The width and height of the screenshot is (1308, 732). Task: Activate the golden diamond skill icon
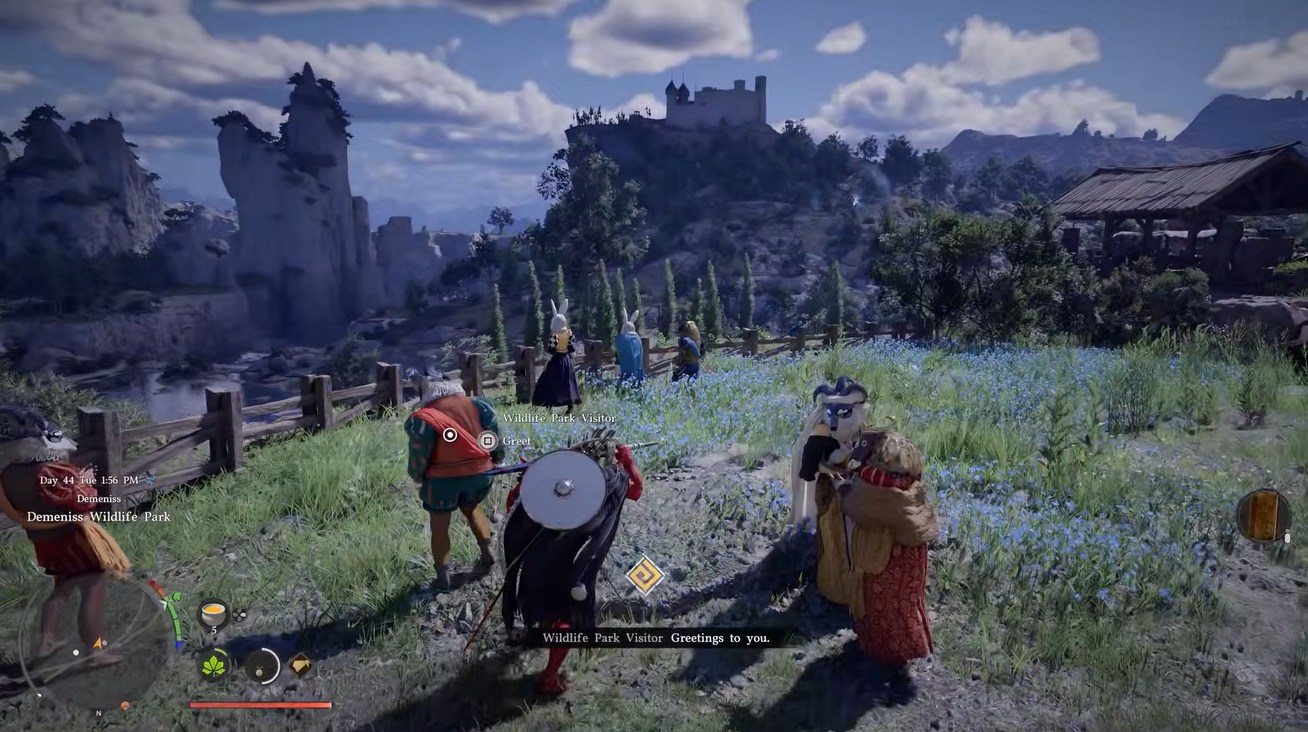(300, 664)
